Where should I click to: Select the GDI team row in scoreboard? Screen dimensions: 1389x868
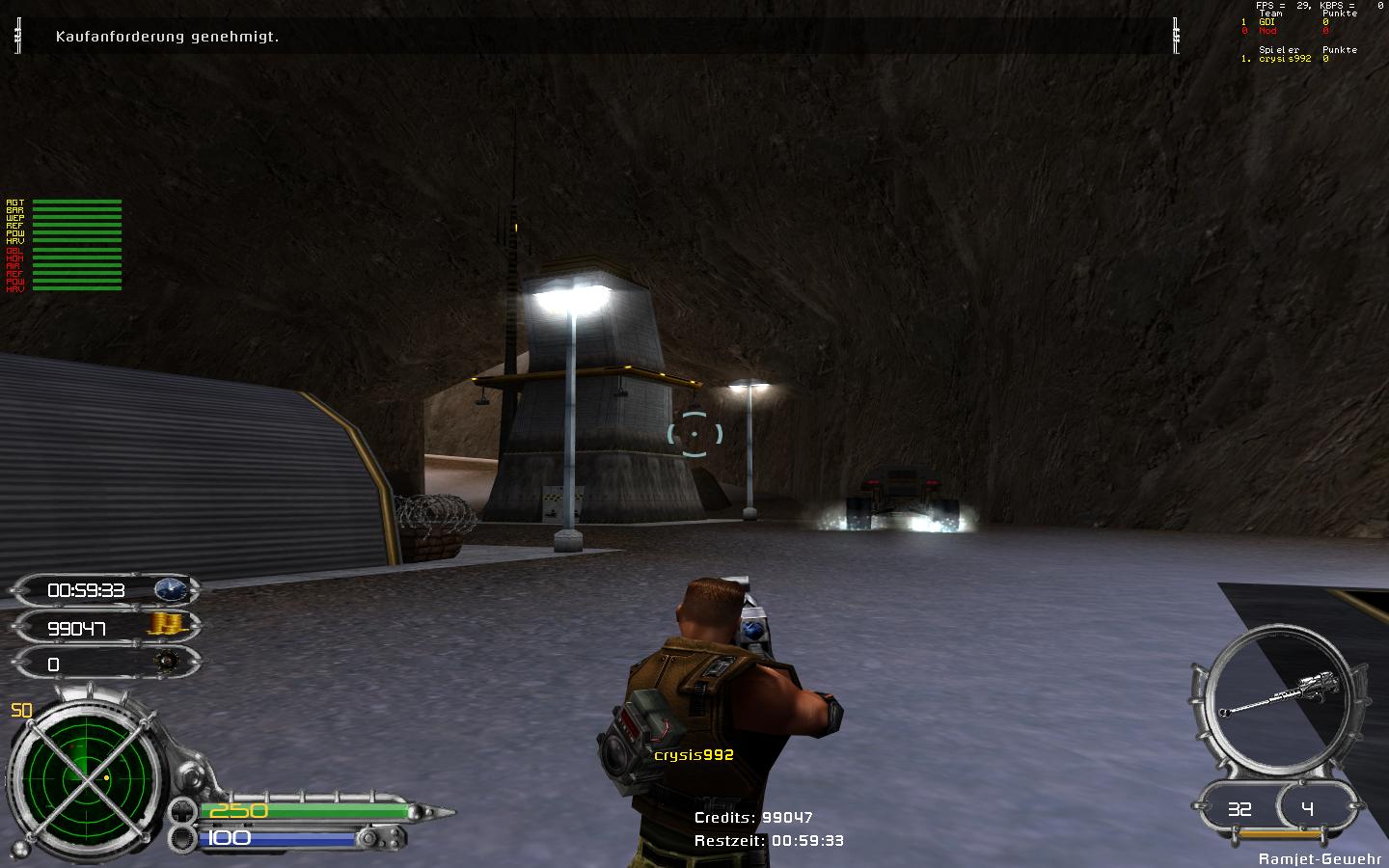click(x=1266, y=22)
